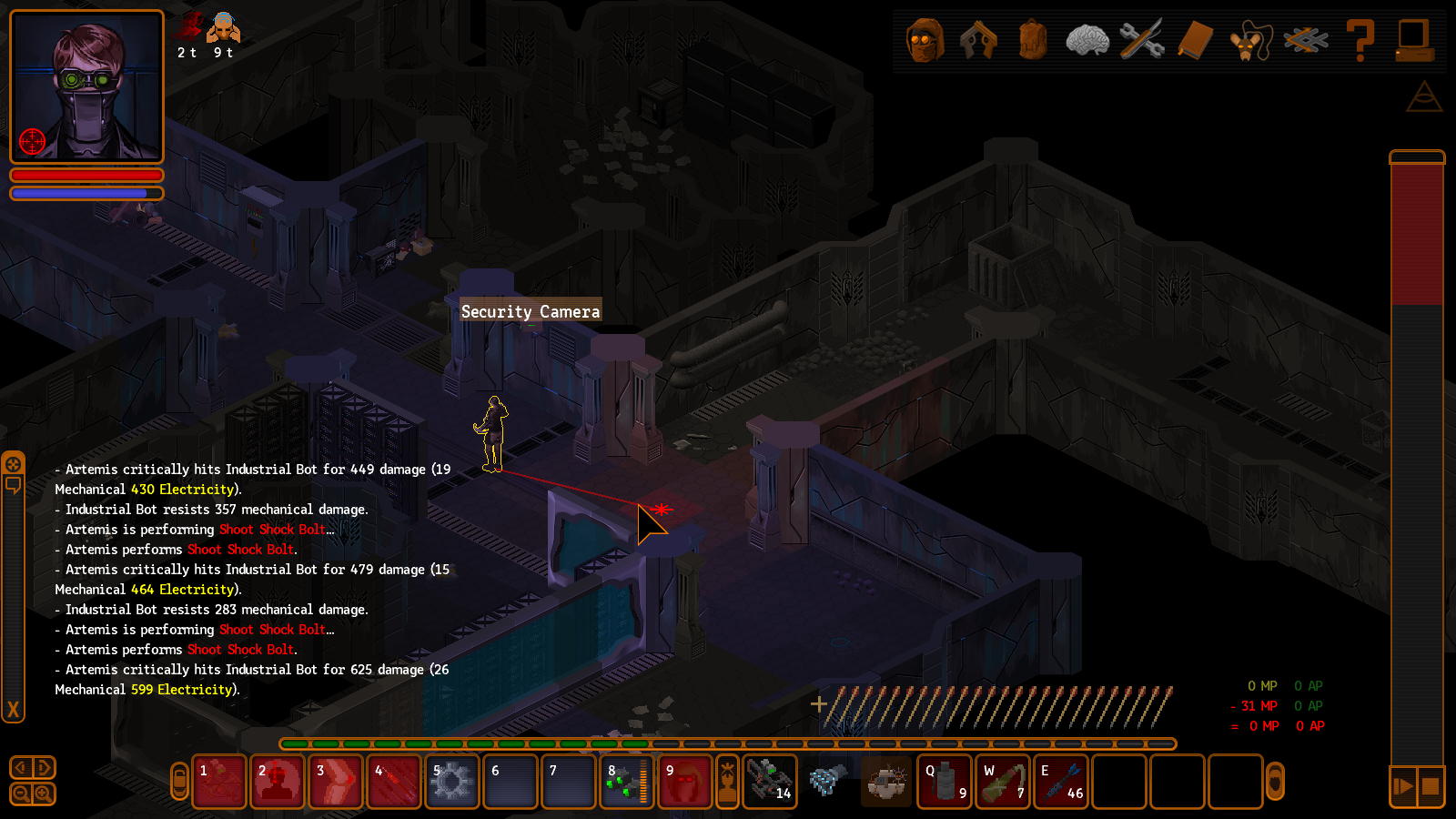
Task: Select hotbar slot 5 gear ability
Action: click(451, 782)
